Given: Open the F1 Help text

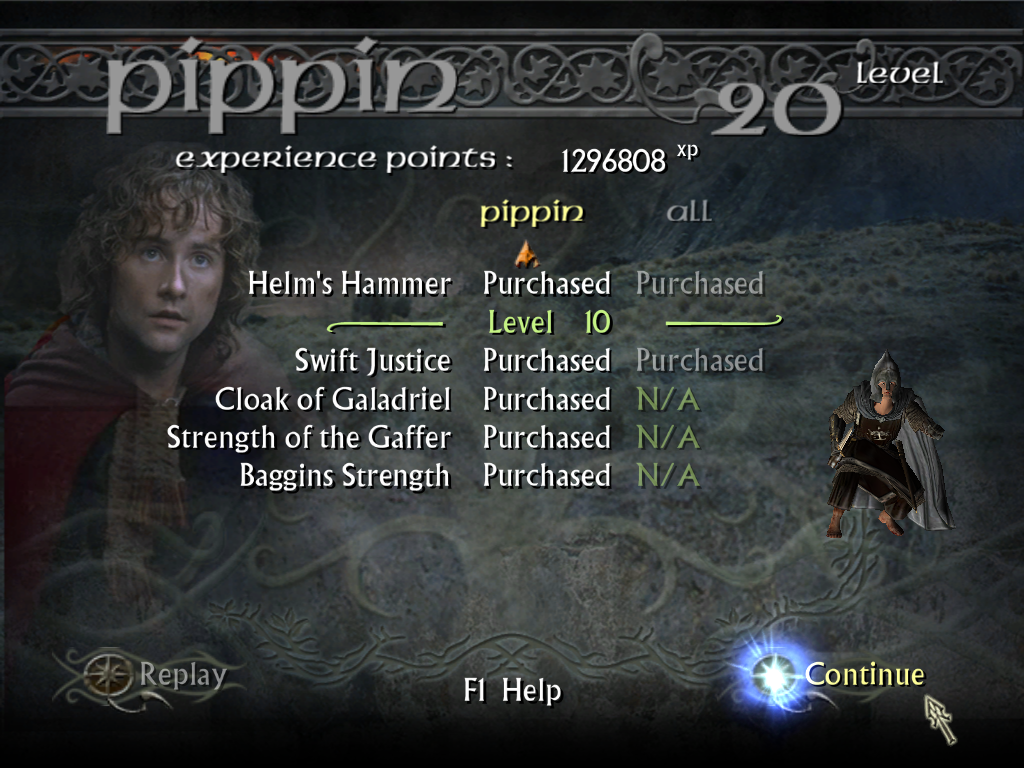Looking at the screenshot, I should (x=512, y=691).
